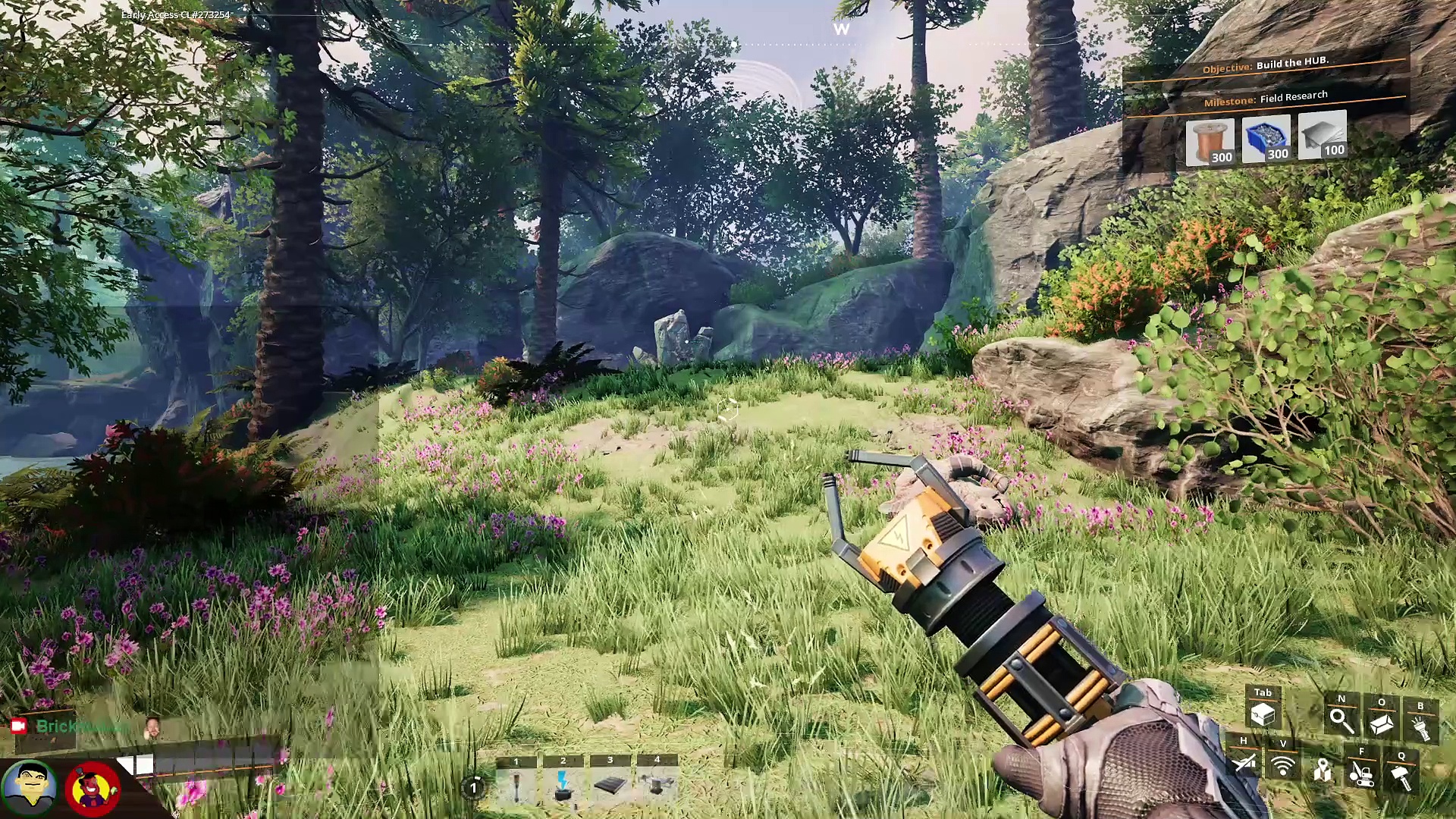Enter dismantle mode via wrecking crane icon
Screen dimensions: 1456x819
[1362, 773]
